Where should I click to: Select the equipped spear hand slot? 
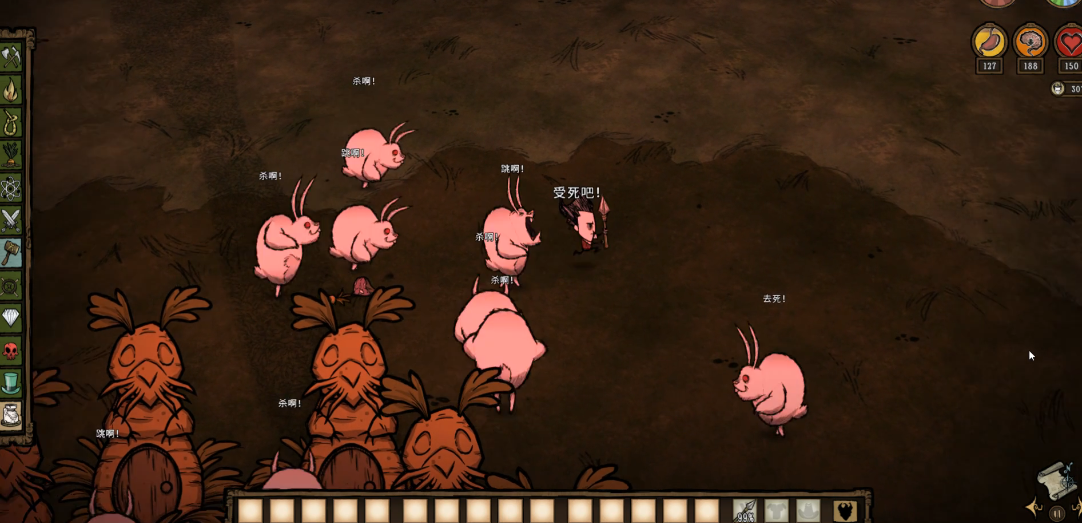click(745, 511)
